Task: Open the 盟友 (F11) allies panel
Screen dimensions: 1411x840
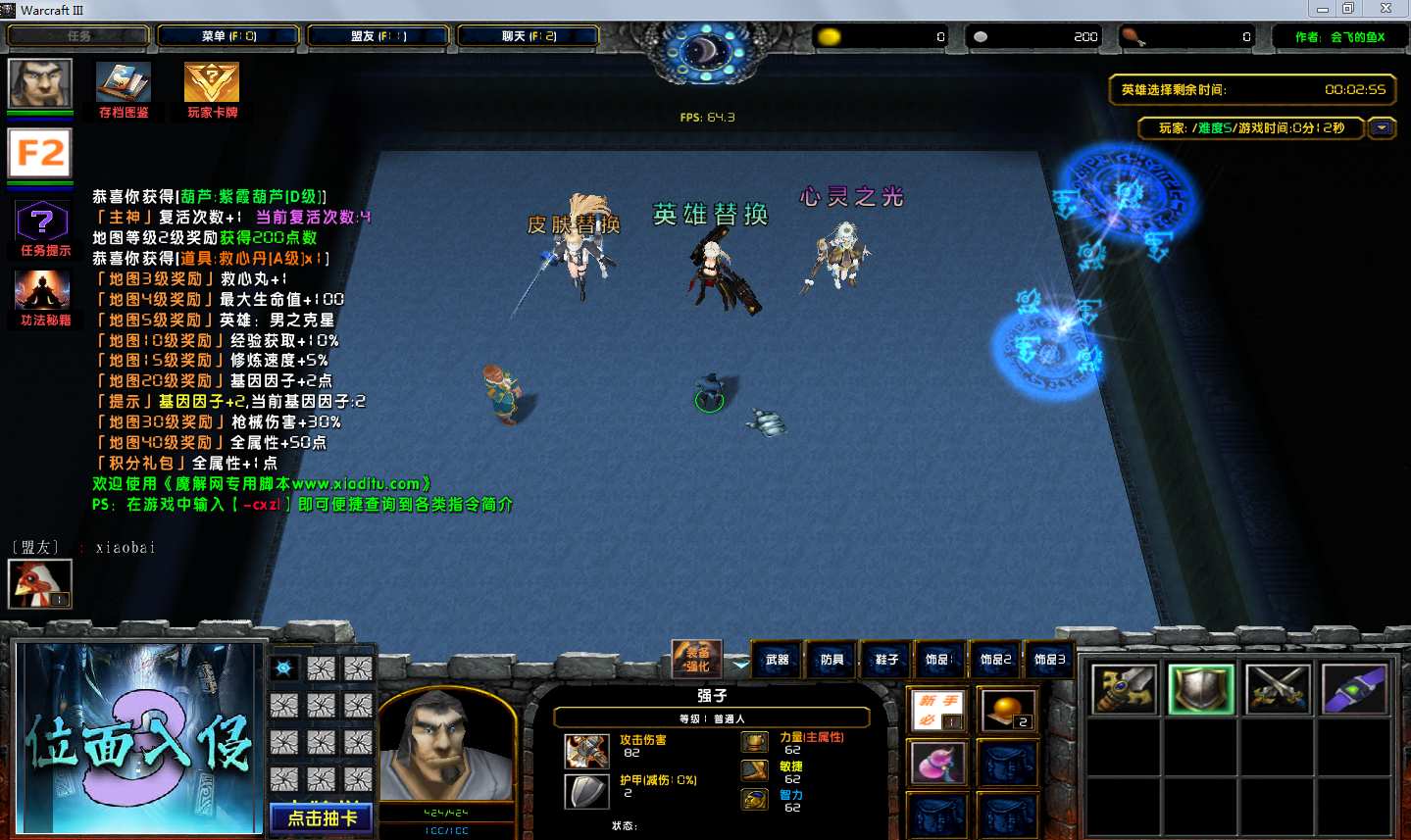Action: click(378, 36)
